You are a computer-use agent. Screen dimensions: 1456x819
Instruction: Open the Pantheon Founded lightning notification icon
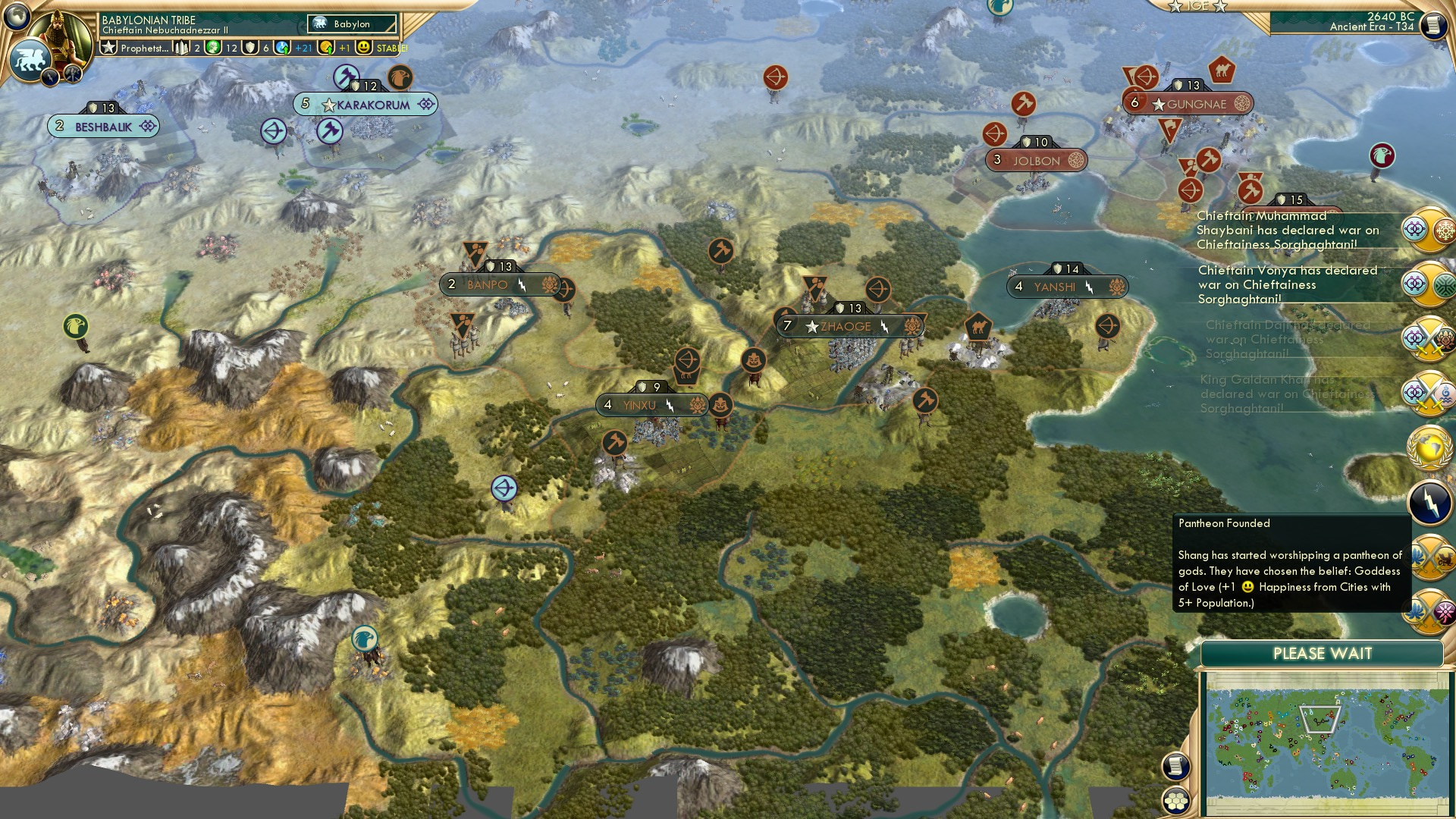(x=1429, y=500)
